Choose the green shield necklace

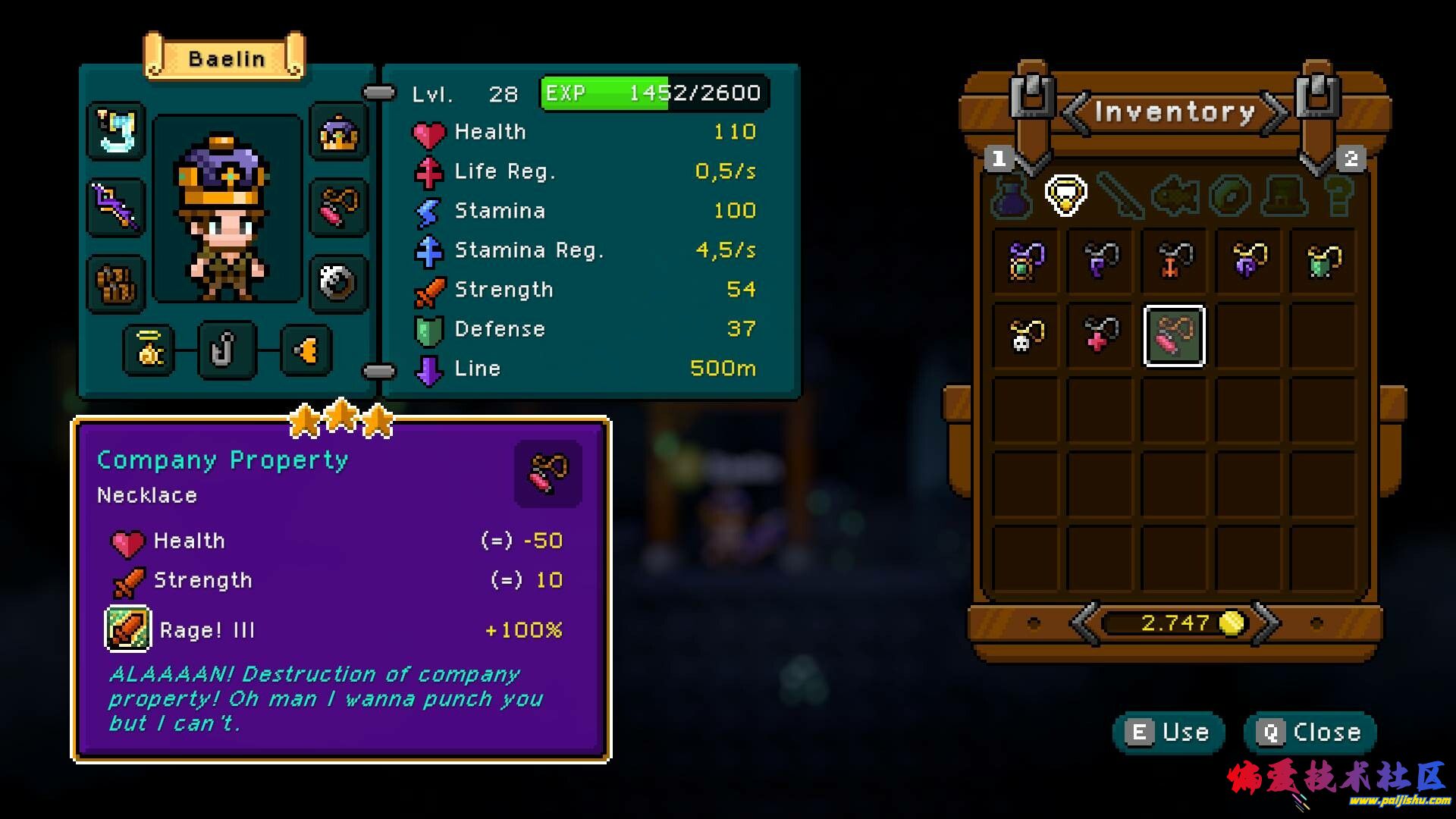(x=1323, y=262)
